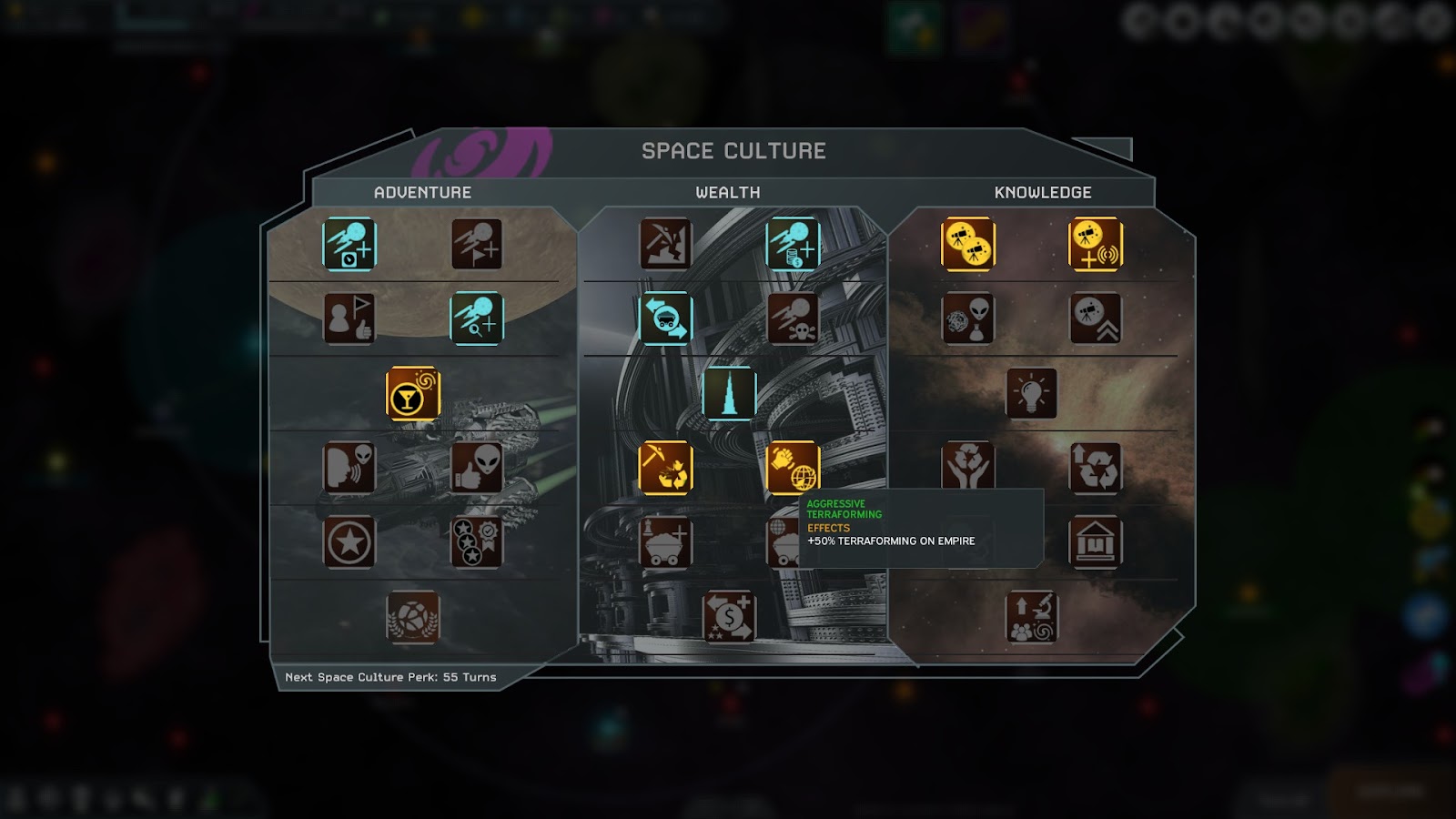Select the double telescope perk
1456x819 pixels.
(967, 244)
